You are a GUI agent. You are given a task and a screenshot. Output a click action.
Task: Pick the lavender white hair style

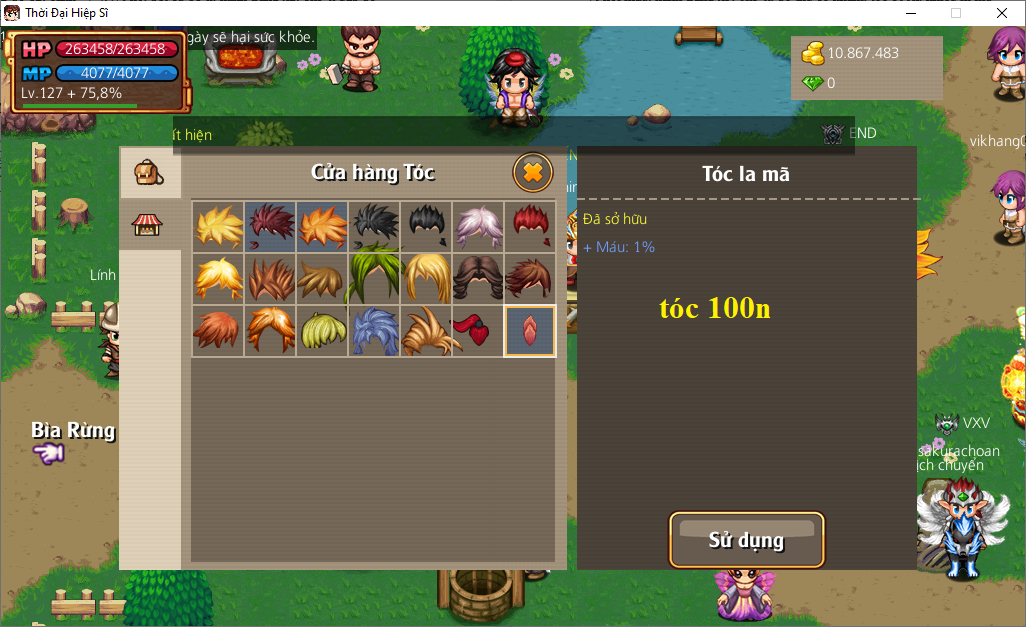point(478,227)
